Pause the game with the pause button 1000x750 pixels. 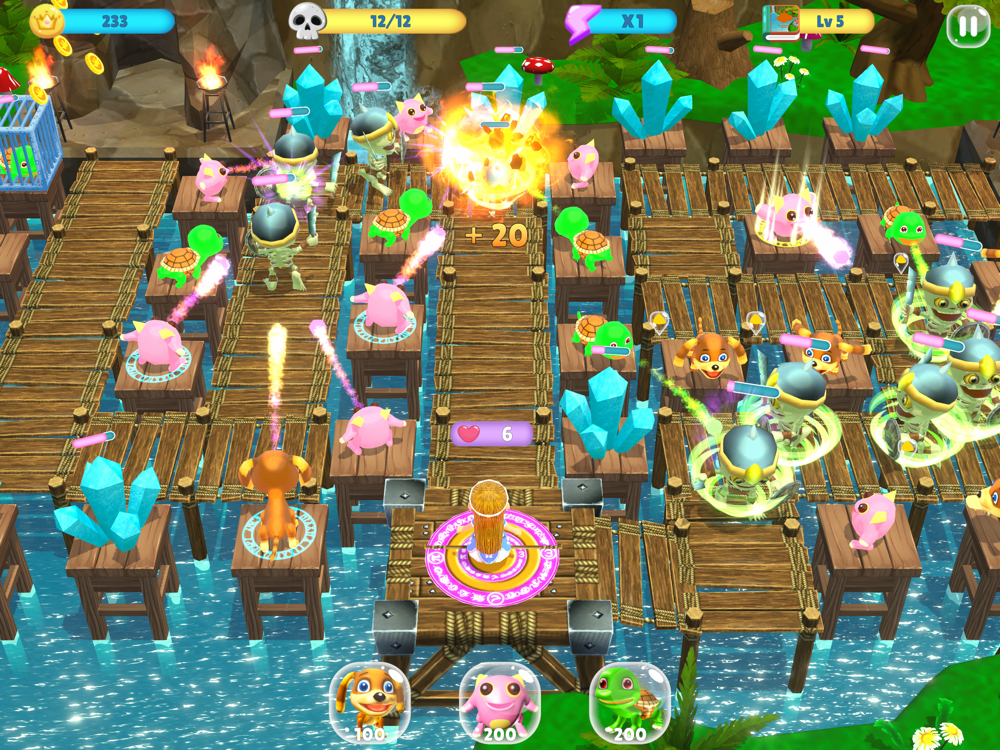coord(968,27)
